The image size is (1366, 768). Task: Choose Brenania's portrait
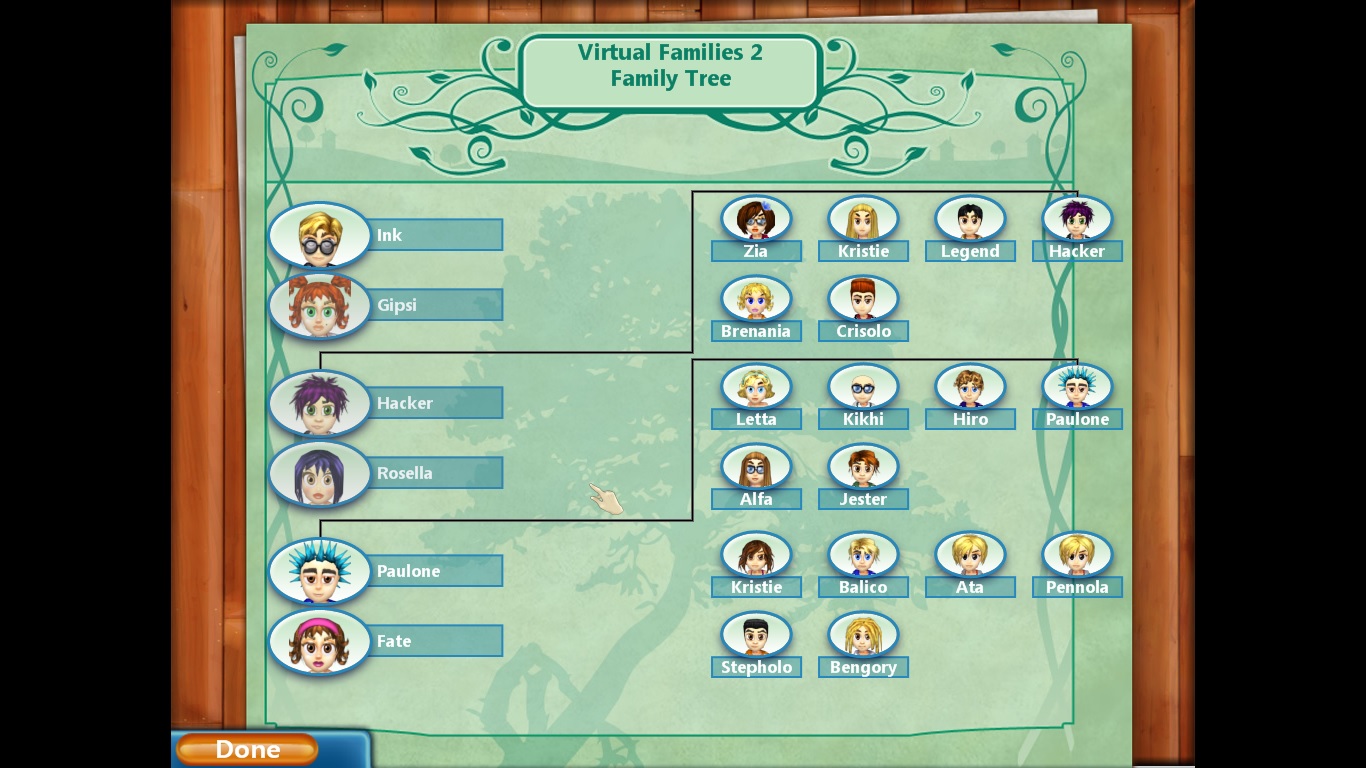[x=756, y=299]
